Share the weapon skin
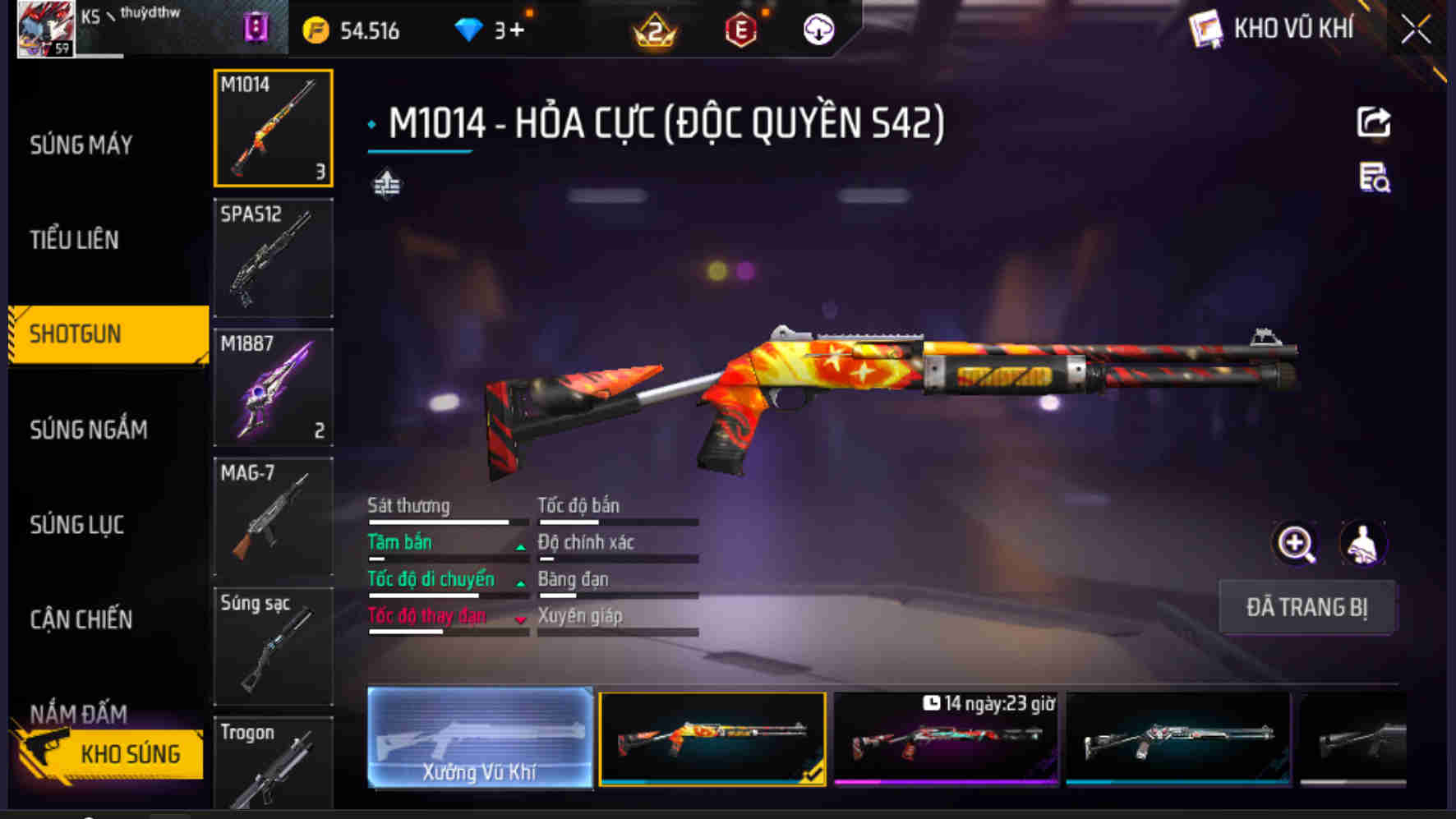This screenshot has width=1456, height=819. [x=1373, y=122]
